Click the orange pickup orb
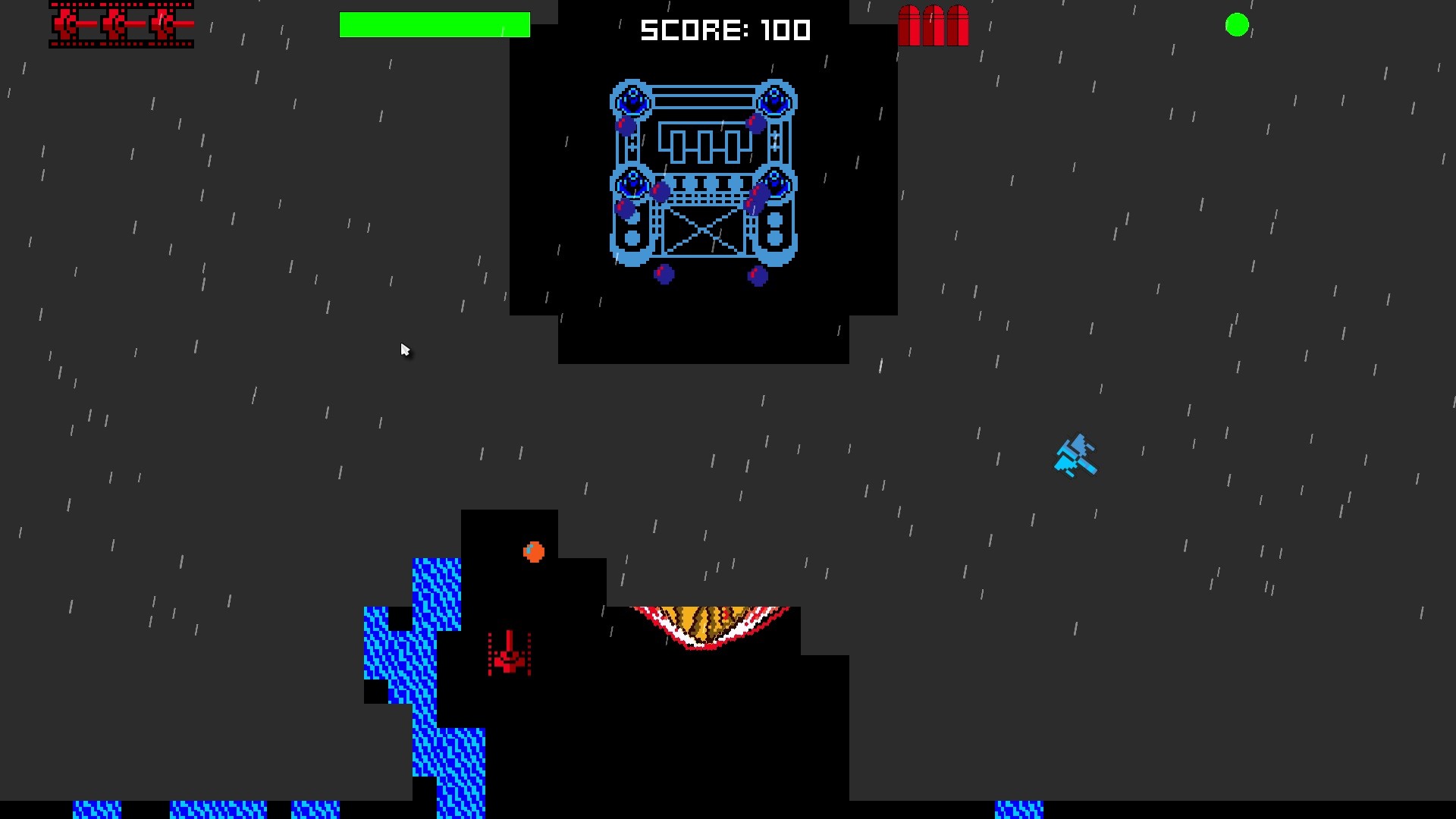This screenshot has height=819, width=1456. pos(532,552)
